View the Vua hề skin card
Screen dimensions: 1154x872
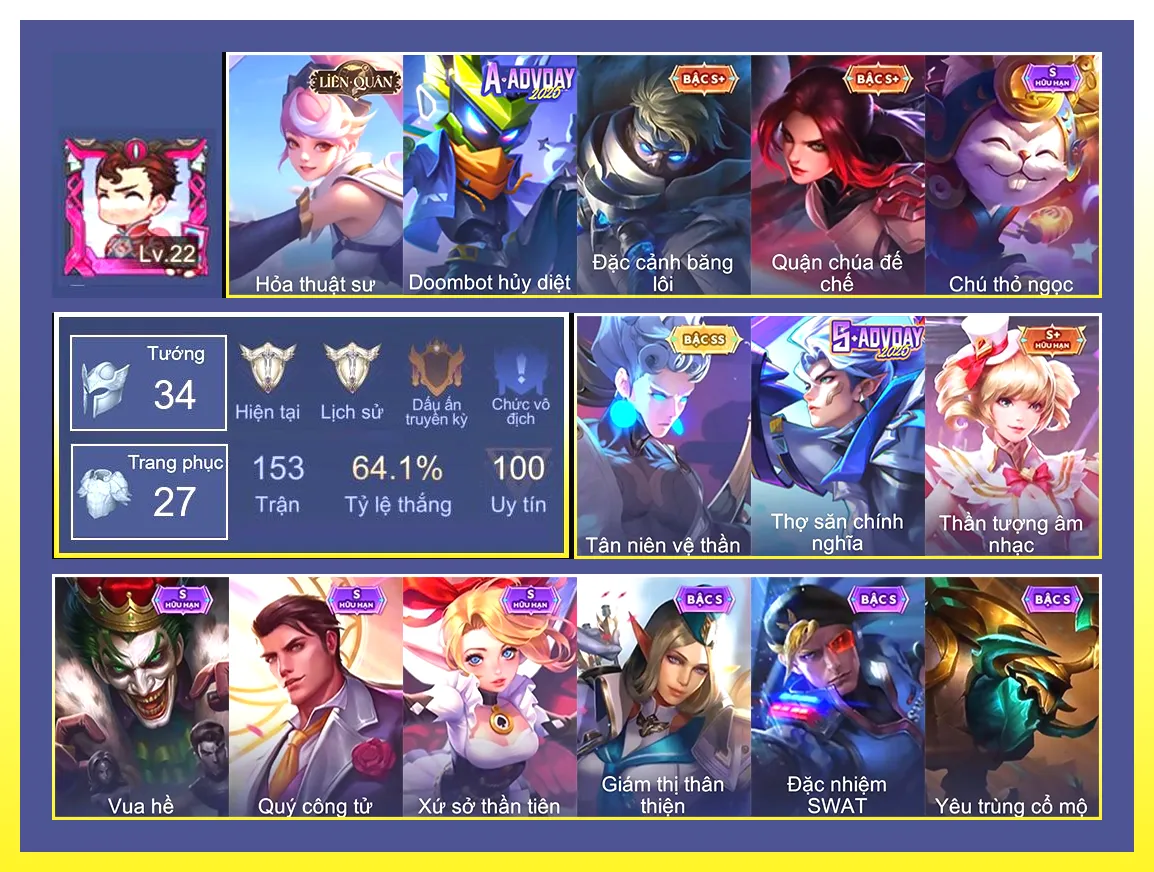141,697
